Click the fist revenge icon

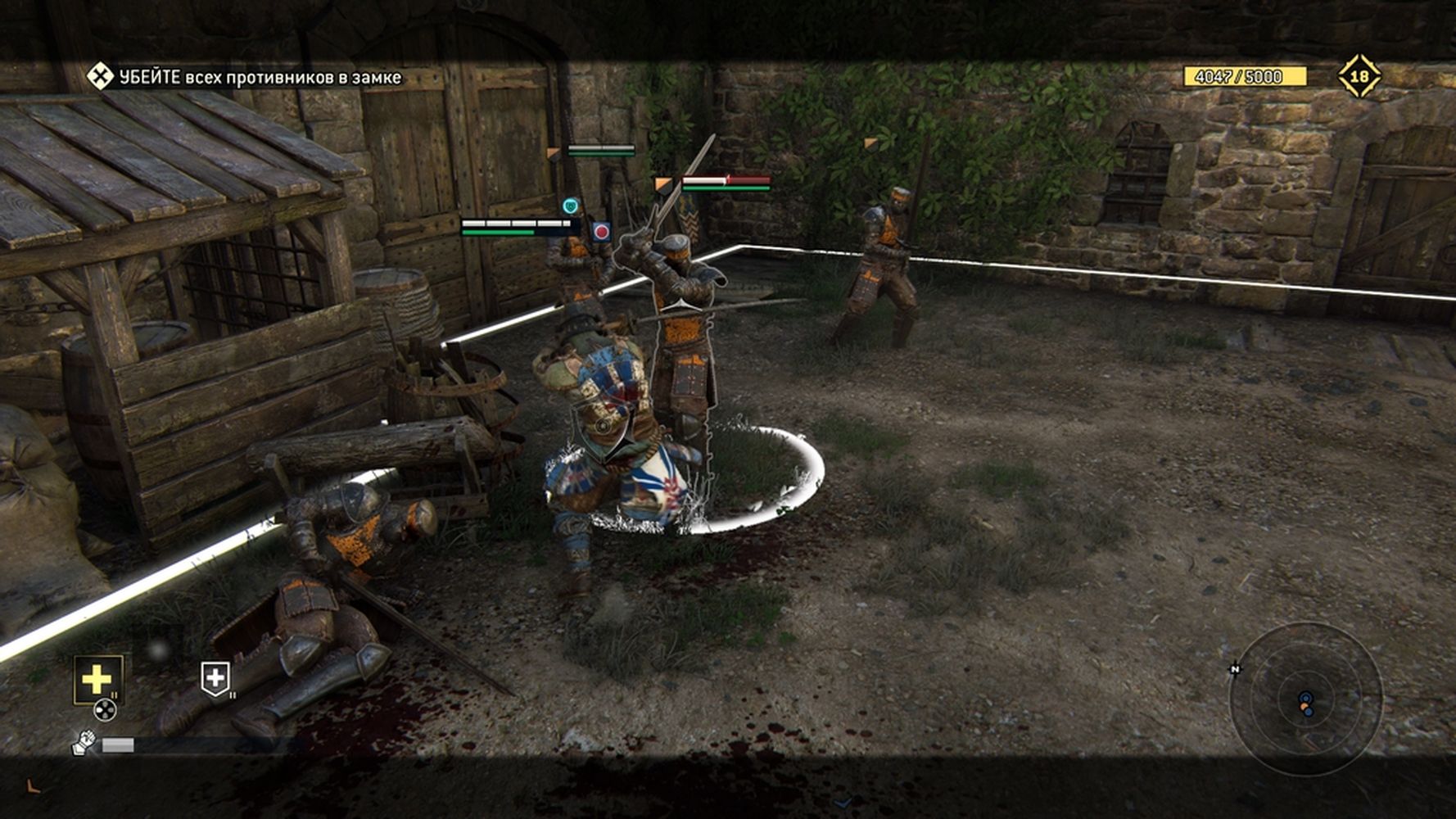[84, 743]
